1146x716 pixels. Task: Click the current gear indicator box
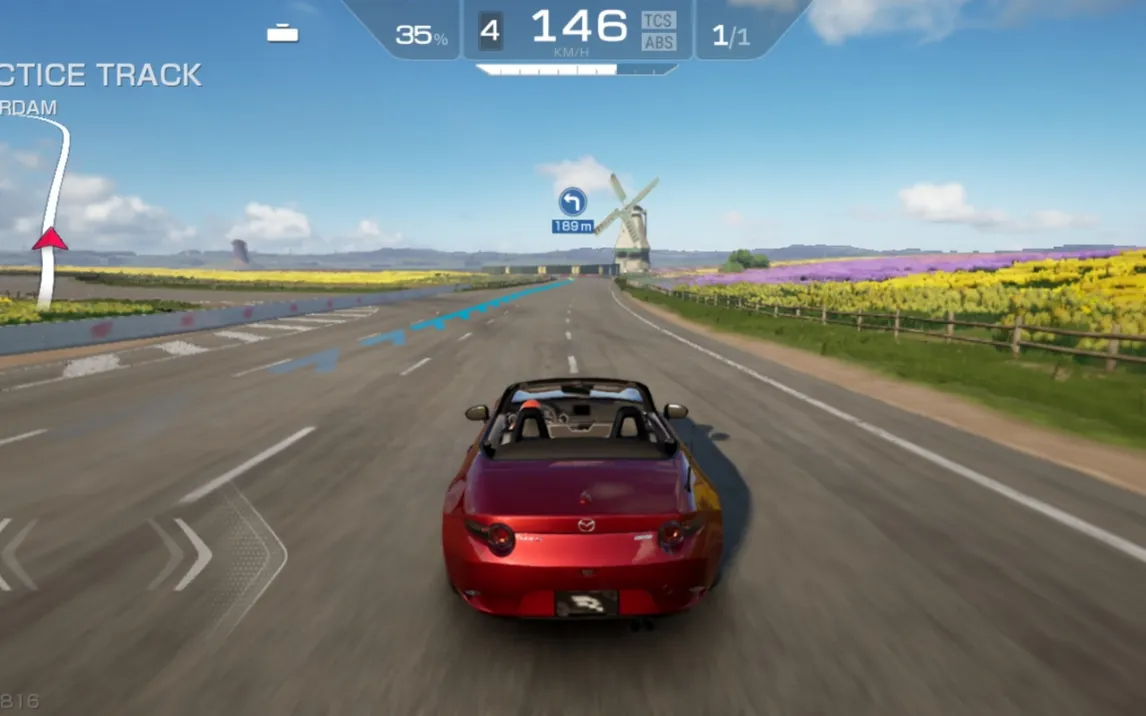489,31
